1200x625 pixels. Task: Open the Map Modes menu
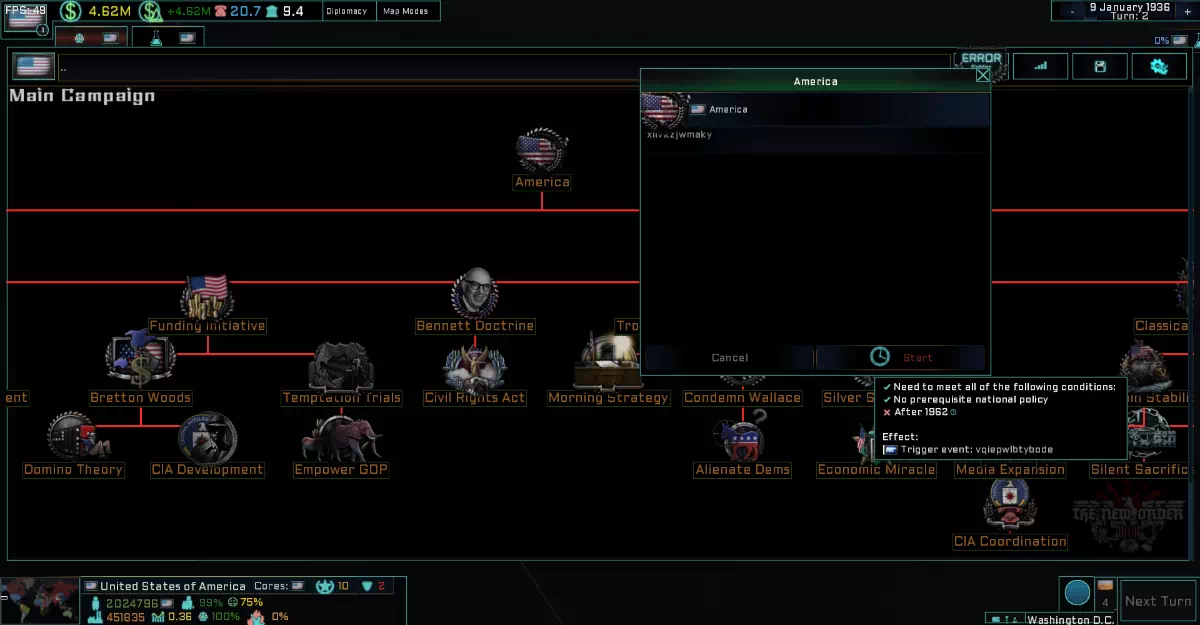point(406,11)
